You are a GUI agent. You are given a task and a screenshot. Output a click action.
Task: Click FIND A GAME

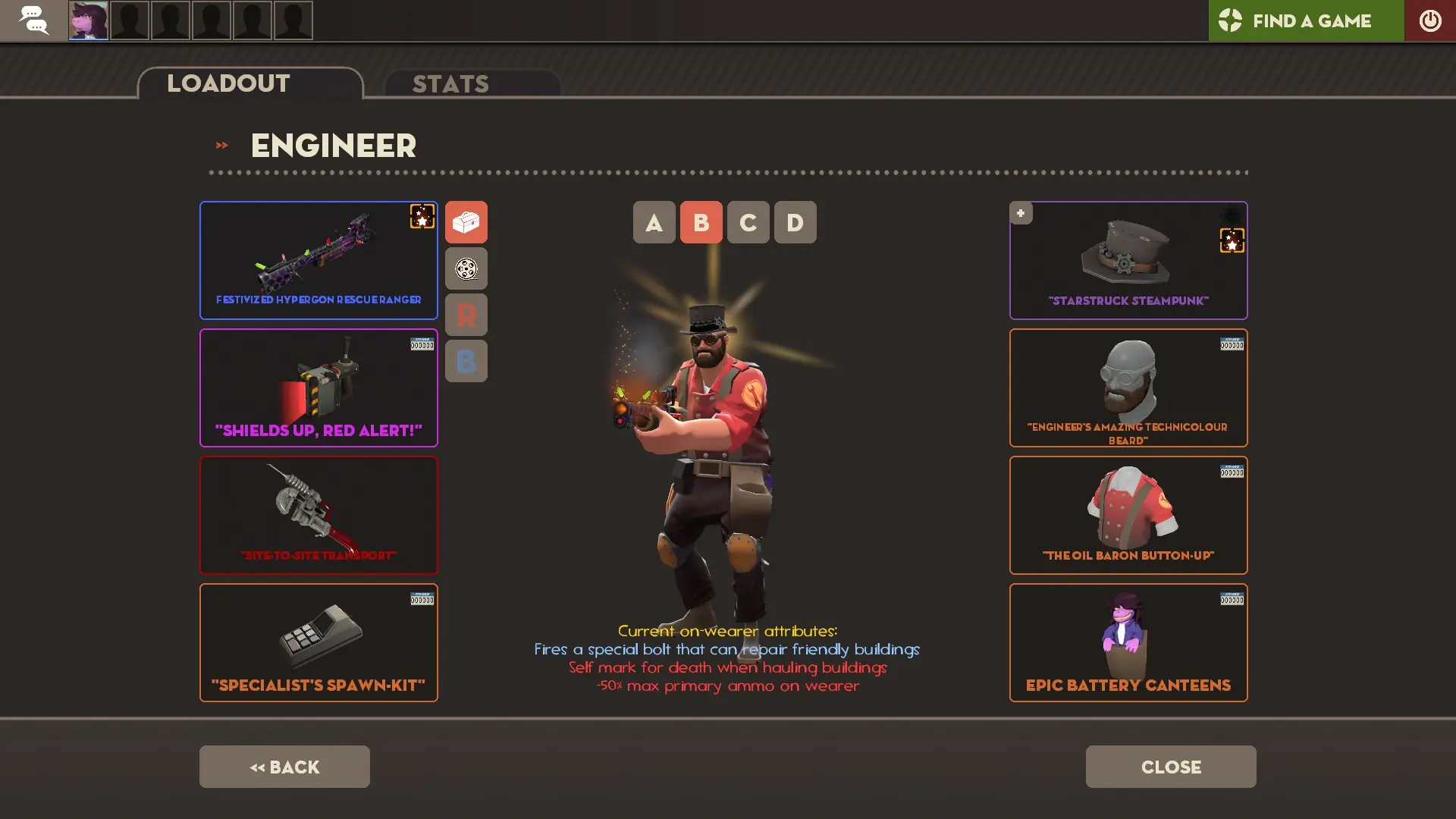(x=1311, y=21)
